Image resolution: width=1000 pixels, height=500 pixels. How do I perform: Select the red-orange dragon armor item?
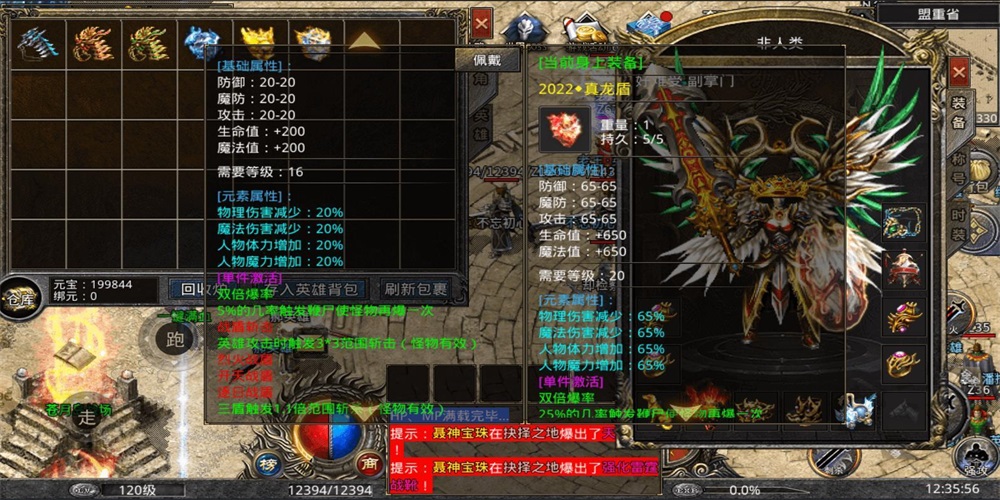click(92, 44)
